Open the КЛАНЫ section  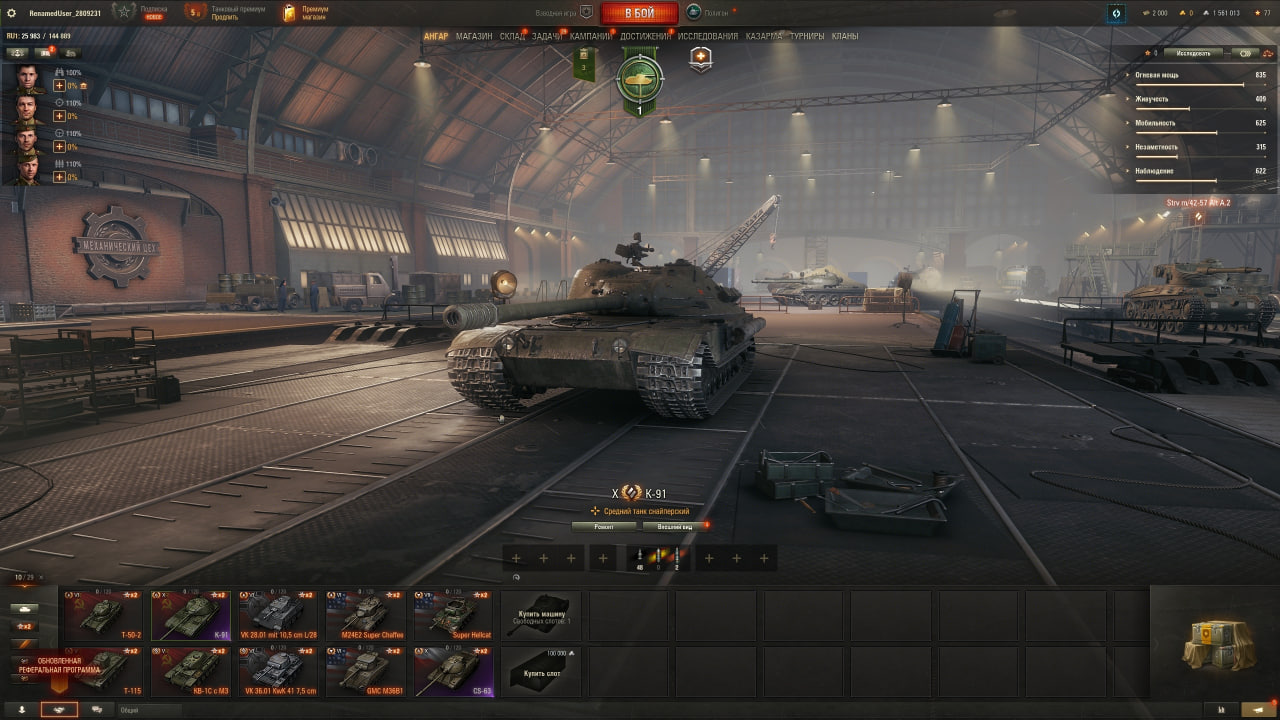pos(845,36)
